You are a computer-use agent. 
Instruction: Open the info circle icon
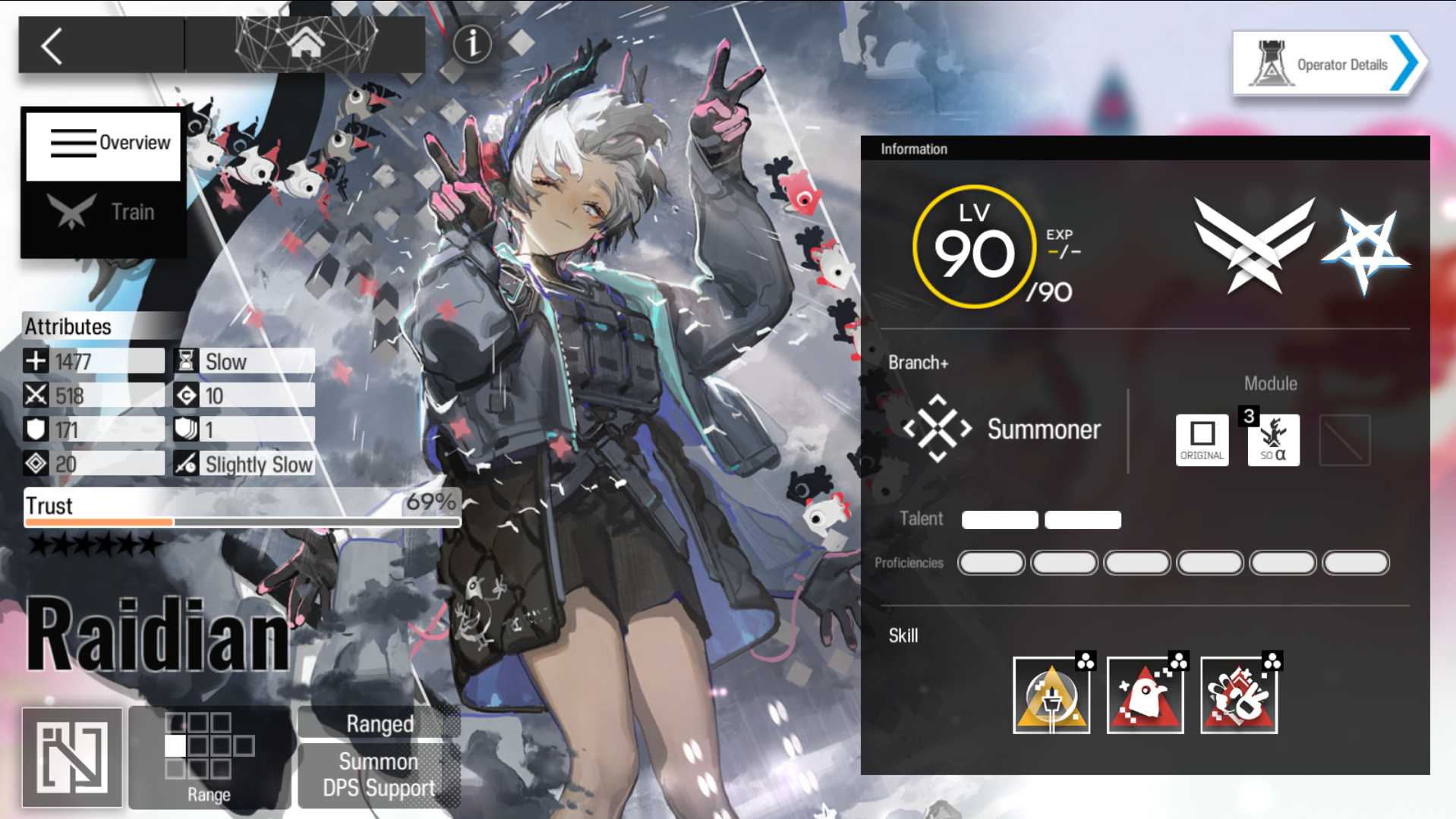click(x=472, y=44)
